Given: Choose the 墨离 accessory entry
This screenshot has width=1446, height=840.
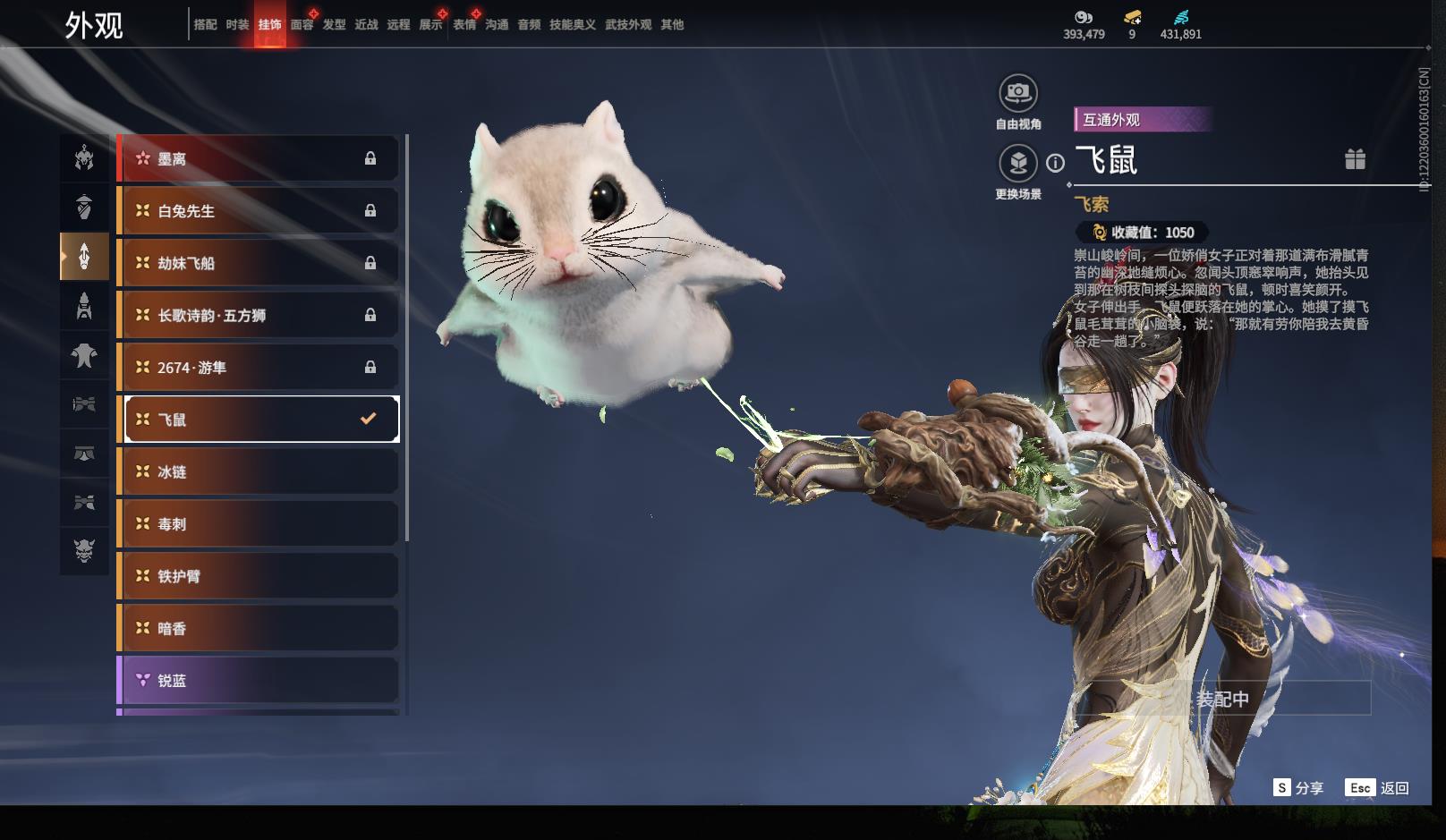Looking at the screenshot, I should [x=258, y=159].
